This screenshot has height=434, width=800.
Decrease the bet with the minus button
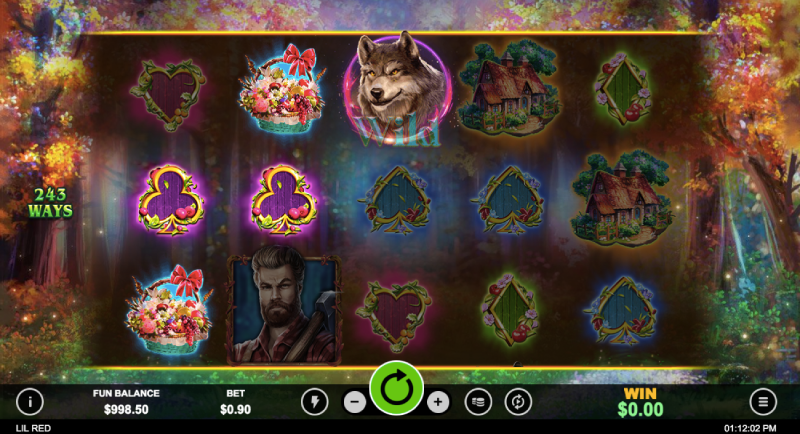[355, 402]
